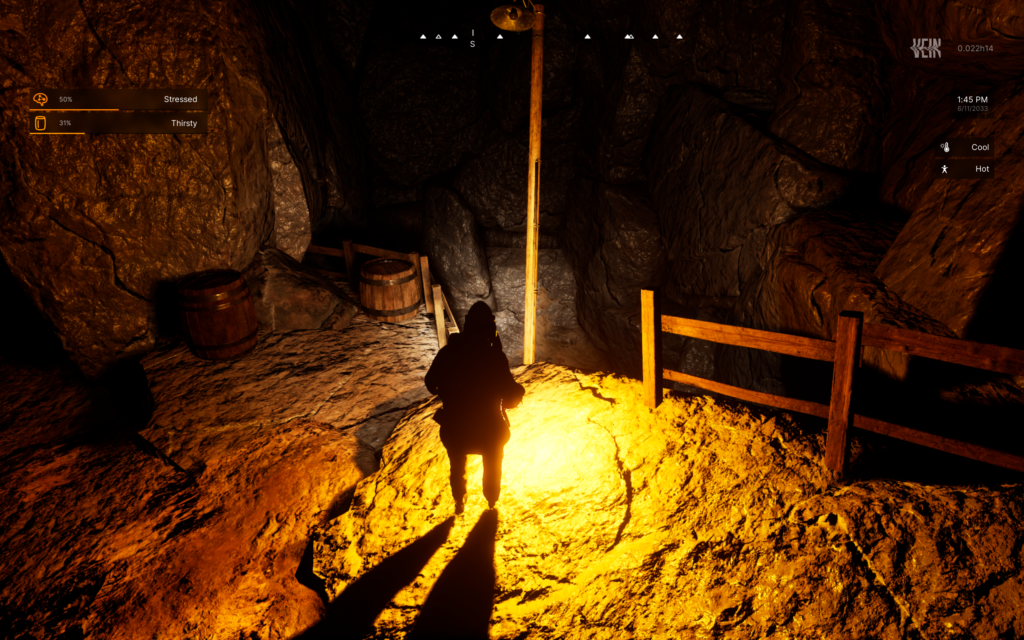The image size is (1024, 640).
Task: Click the Stressed status brain icon
Action: (x=40, y=99)
